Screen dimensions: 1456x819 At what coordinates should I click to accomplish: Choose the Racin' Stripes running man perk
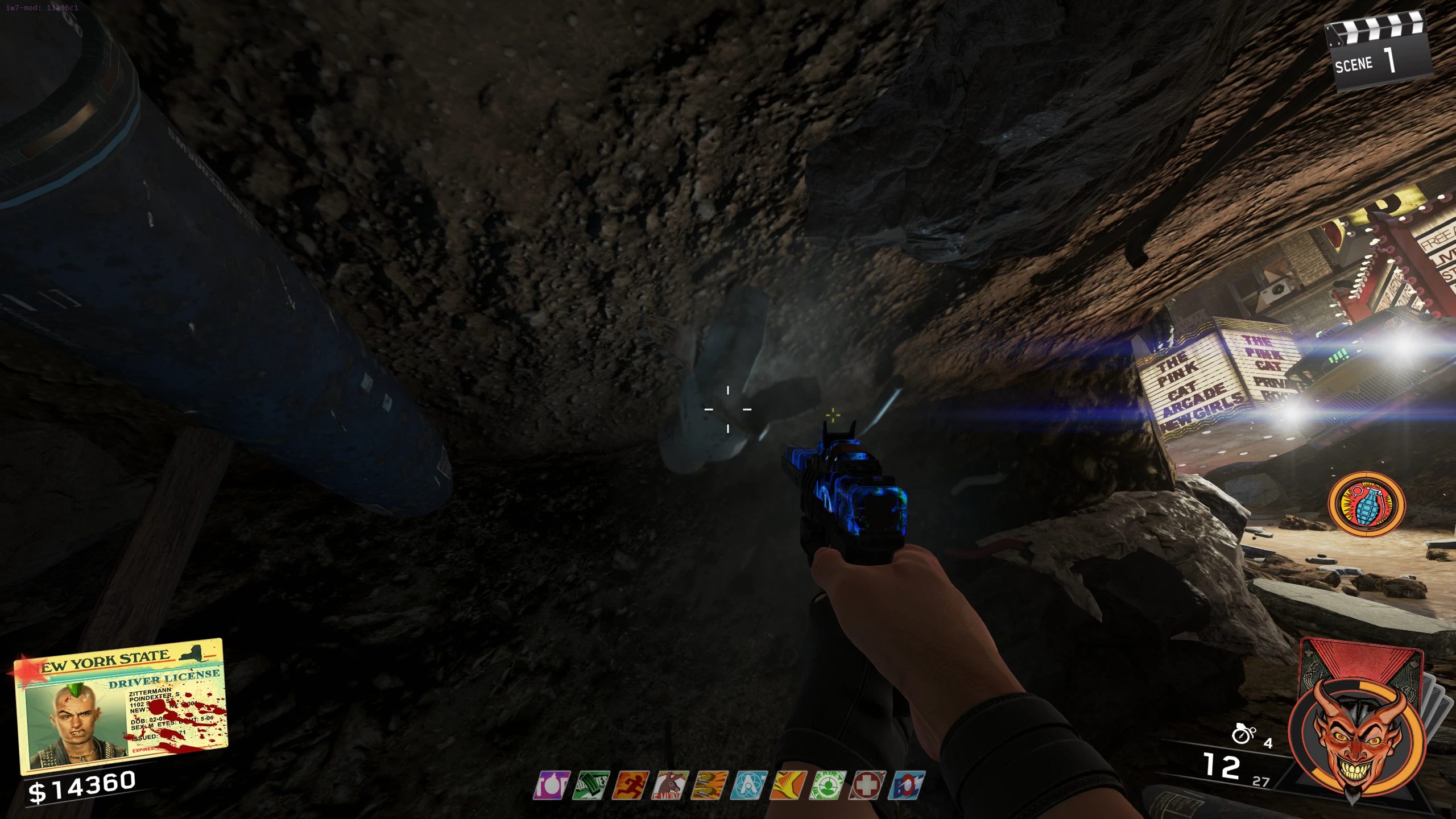pos(631,785)
